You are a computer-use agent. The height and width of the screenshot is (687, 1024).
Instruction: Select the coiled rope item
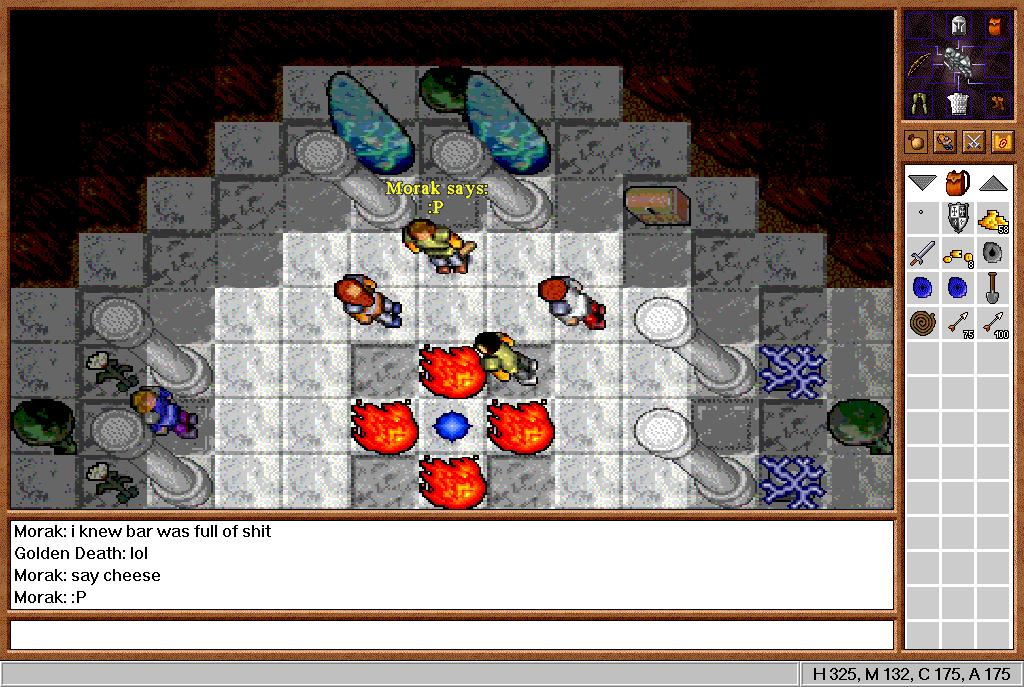coord(922,323)
